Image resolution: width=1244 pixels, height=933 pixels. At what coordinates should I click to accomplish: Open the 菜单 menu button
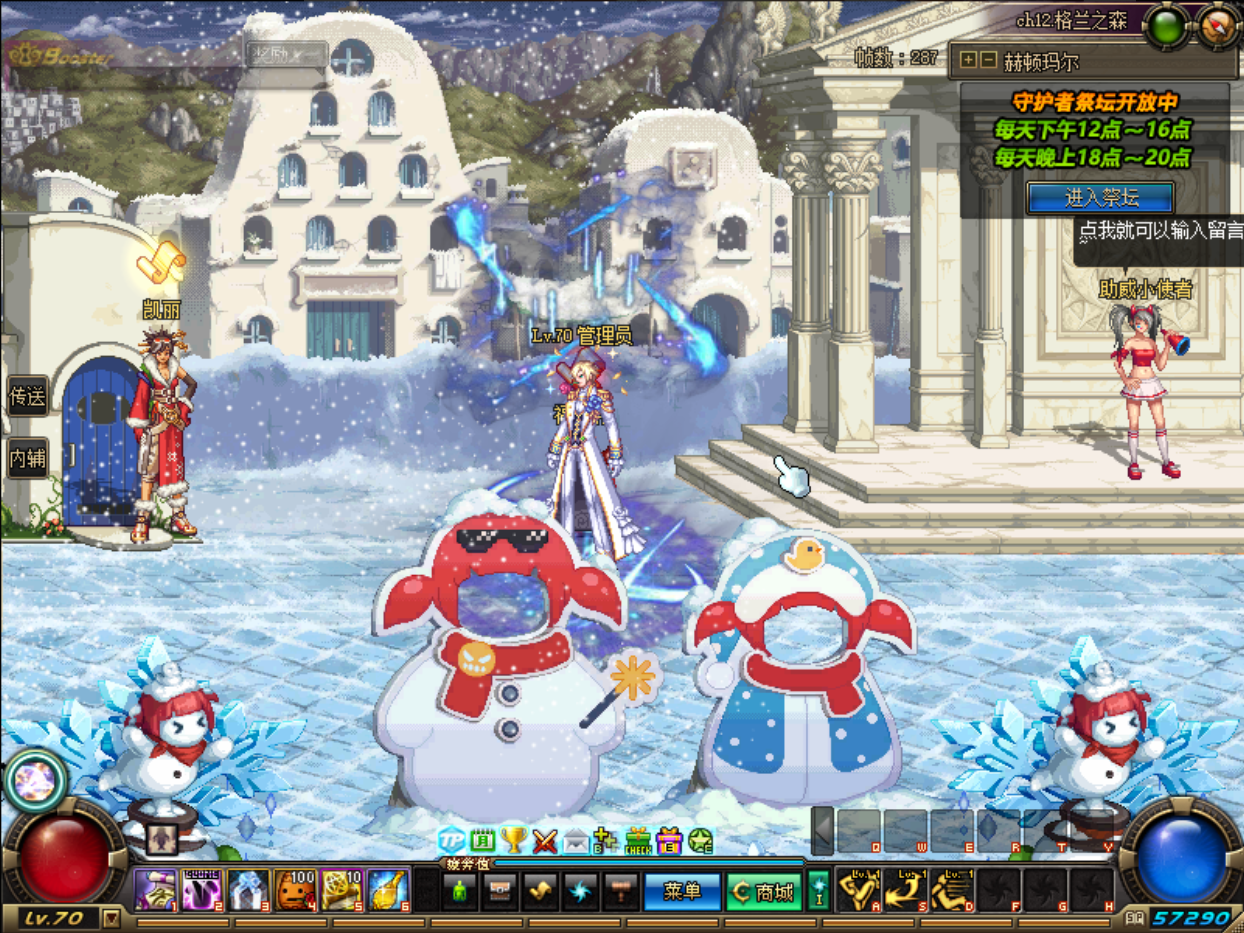(x=681, y=891)
